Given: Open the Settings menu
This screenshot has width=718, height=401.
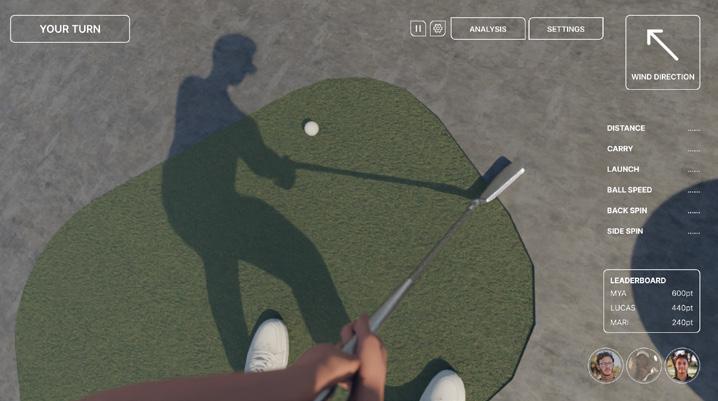Looking at the screenshot, I should tap(565, 29).
